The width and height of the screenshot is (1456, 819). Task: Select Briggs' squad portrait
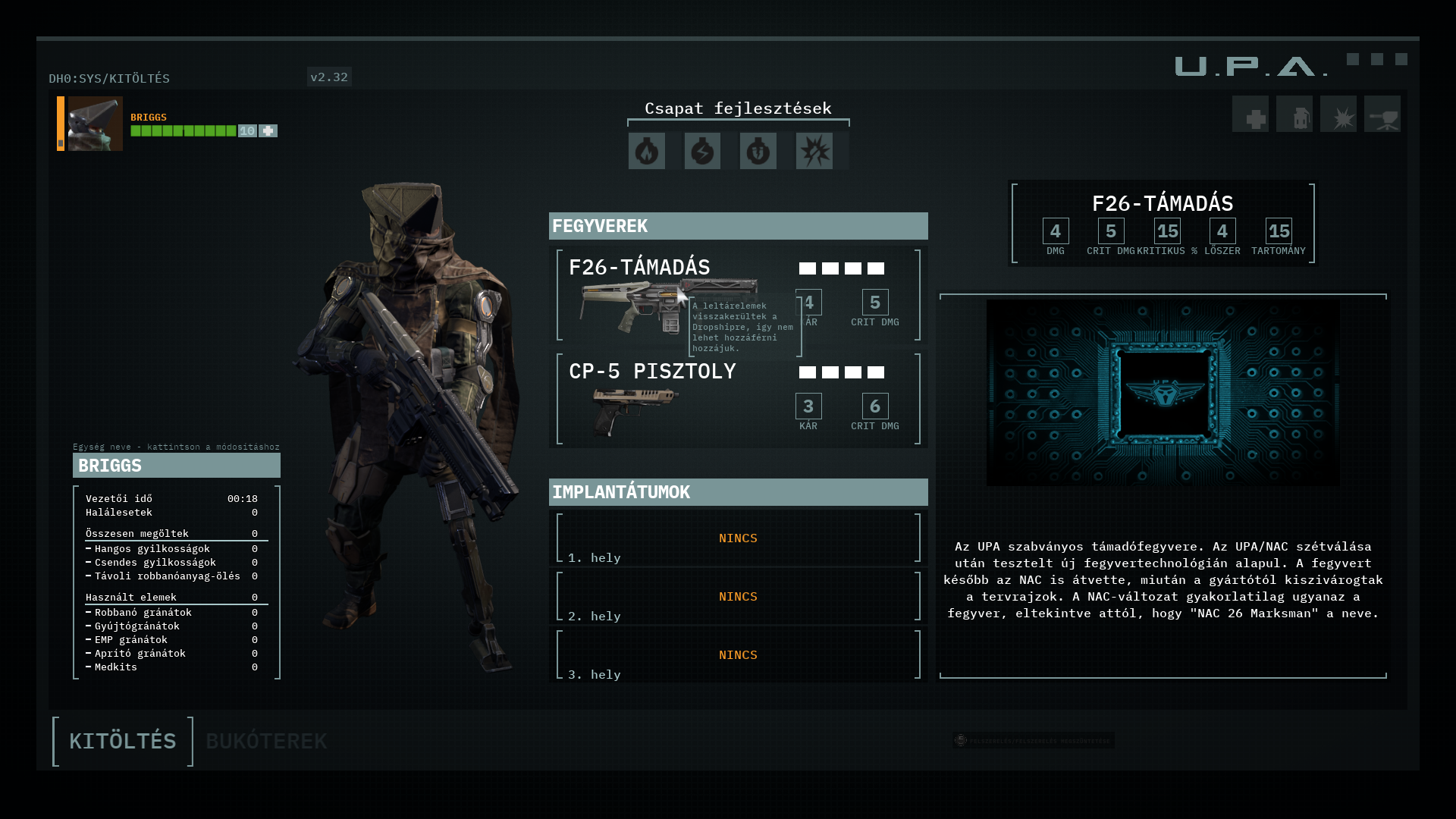click(x=95, y=124)
